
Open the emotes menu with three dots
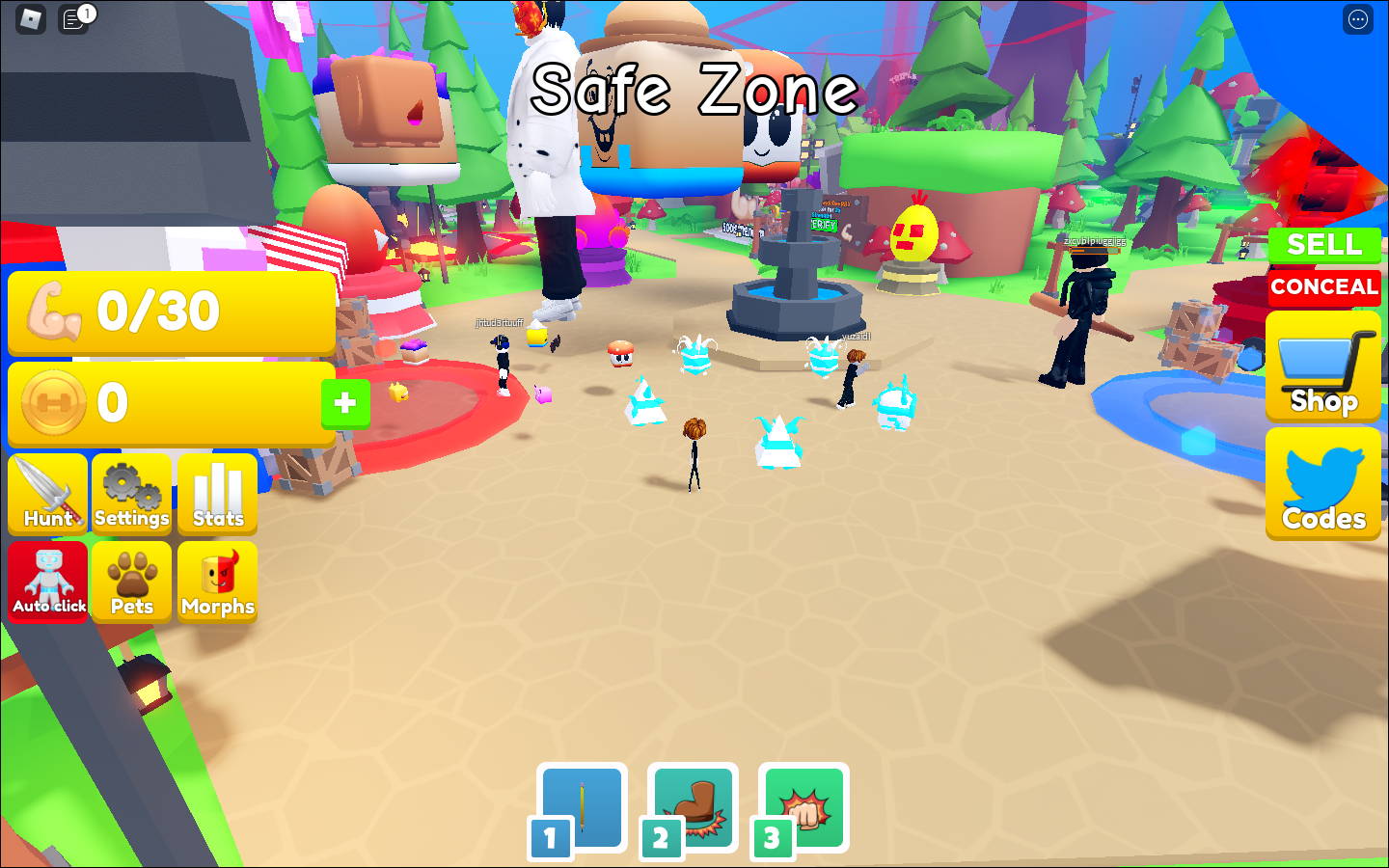(x=1357, y=19)
